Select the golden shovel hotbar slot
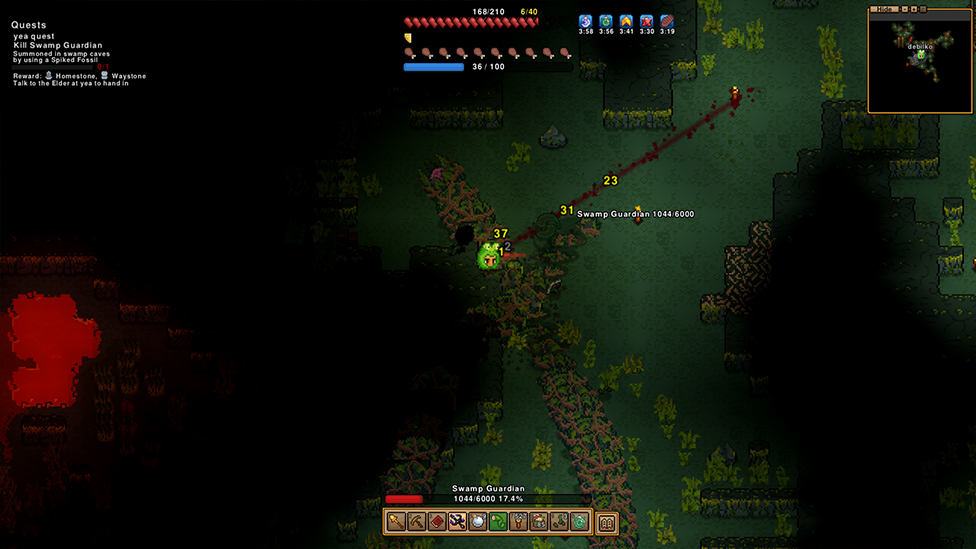Image resolution: width=976 pixels, height=549 pixels. click(396, 522)
